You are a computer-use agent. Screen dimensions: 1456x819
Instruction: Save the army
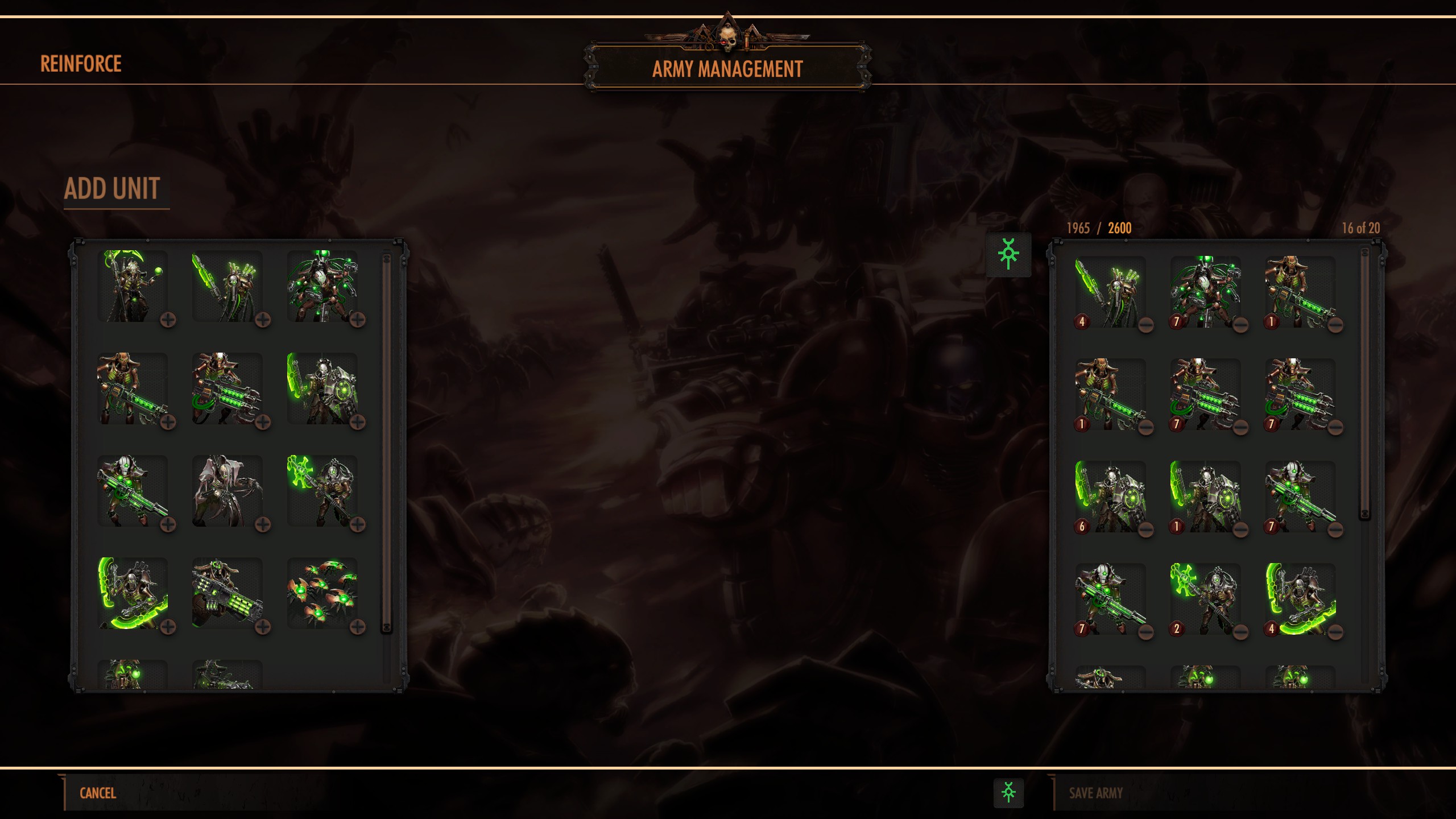coord(1095,793)
